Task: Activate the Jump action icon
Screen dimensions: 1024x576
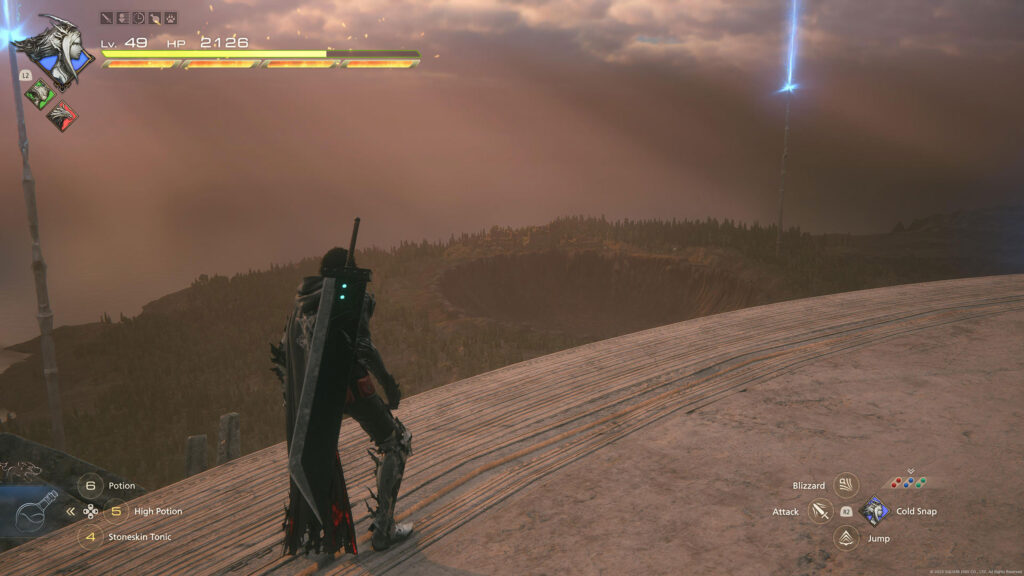Action: click(846, 538)
